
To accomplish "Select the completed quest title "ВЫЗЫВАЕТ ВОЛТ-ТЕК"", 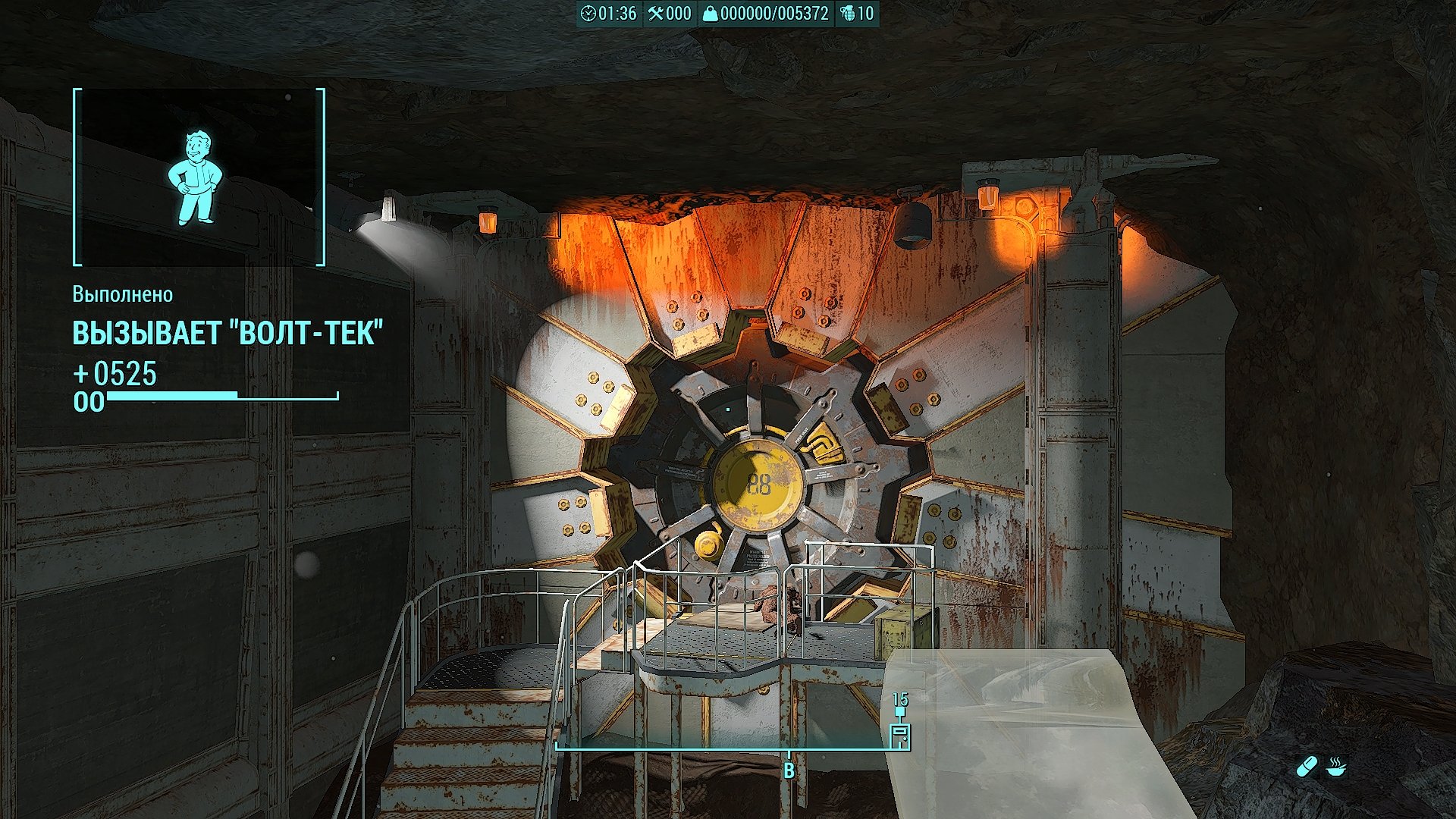I will [227, 334].
